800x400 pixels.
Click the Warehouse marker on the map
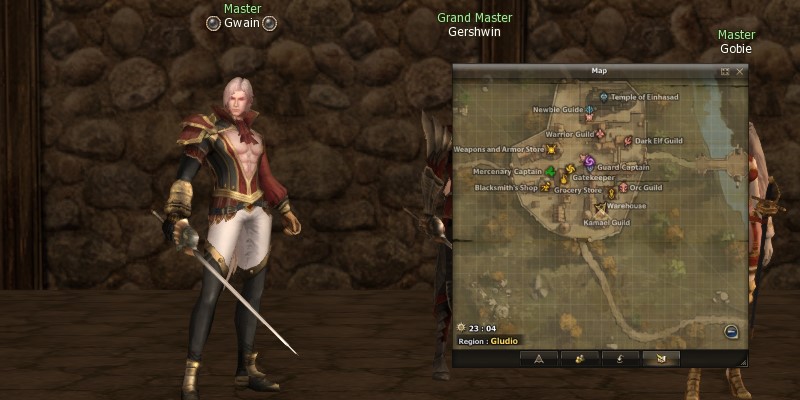click(x=600, y=207)
